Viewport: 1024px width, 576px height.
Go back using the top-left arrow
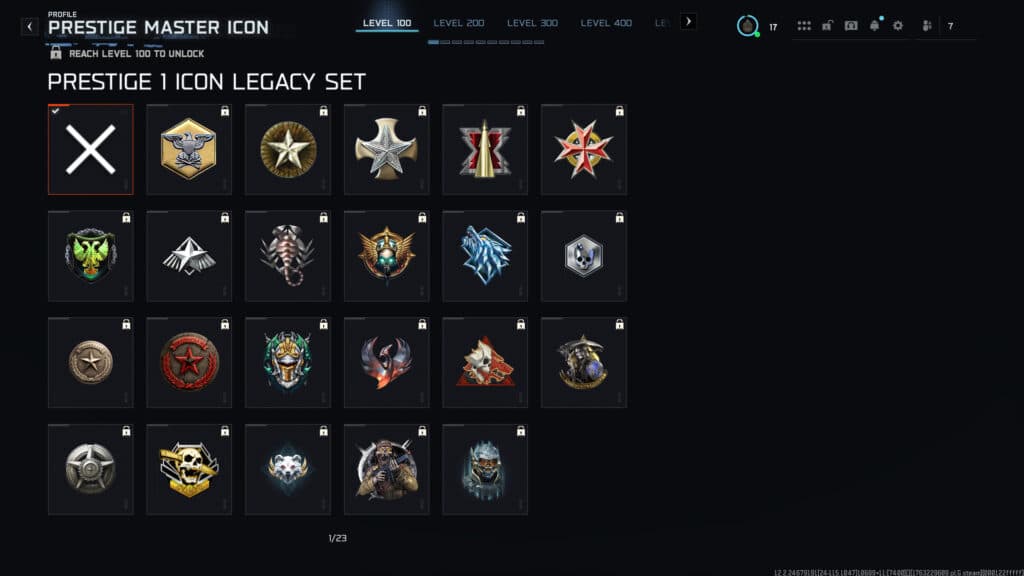coord(30,26)
